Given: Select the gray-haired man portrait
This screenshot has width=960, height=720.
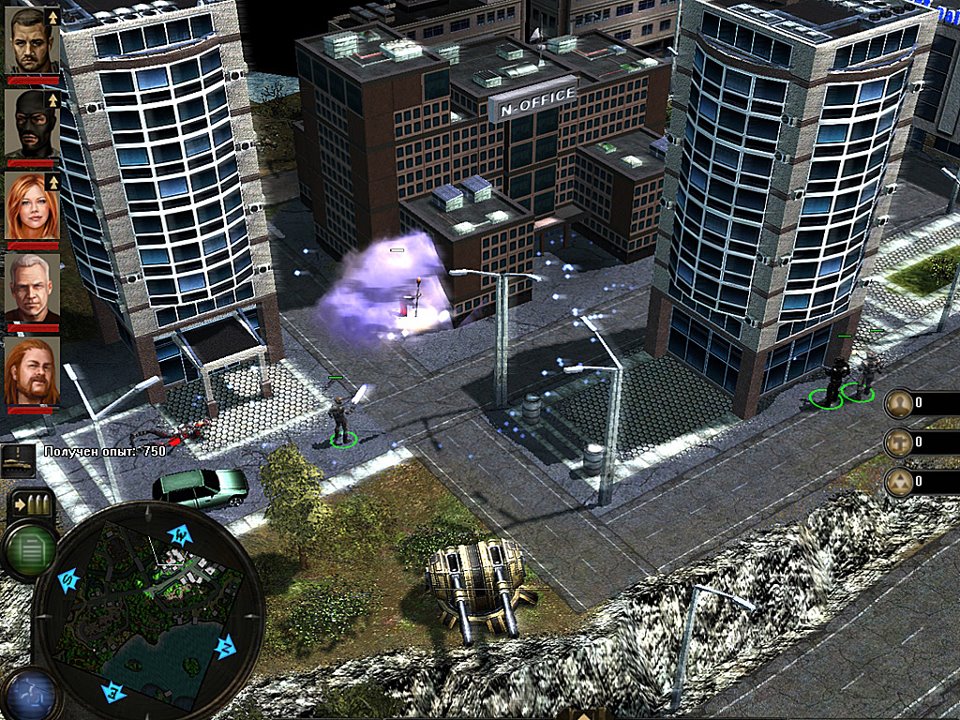Looking at the screenshot, I should point(32,289).
